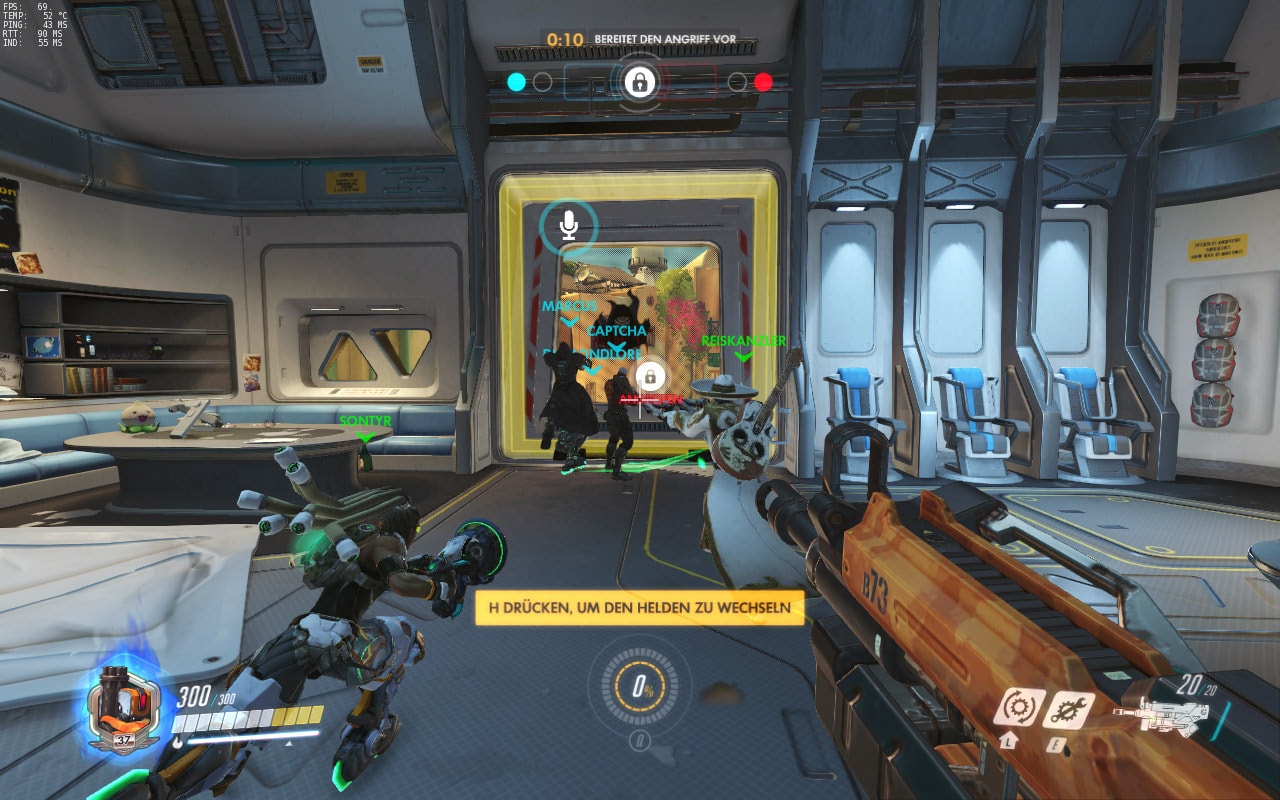This screenshot has height=800, width=1280.
Task: Click the ultimate charge meter at 0%
Action: (639, 687)
